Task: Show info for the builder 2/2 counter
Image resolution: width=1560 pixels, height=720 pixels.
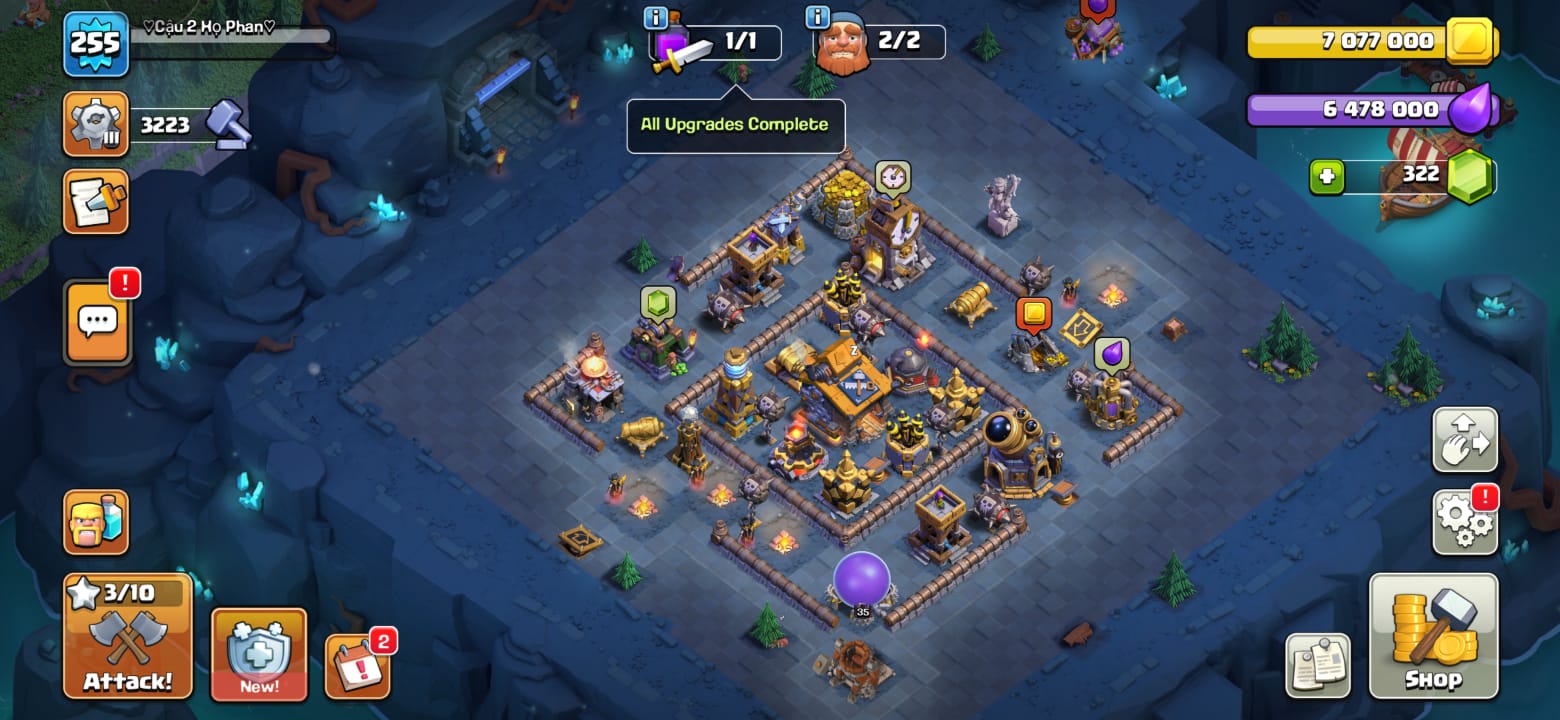Action: pyautogui.click(x=818, y=17)
